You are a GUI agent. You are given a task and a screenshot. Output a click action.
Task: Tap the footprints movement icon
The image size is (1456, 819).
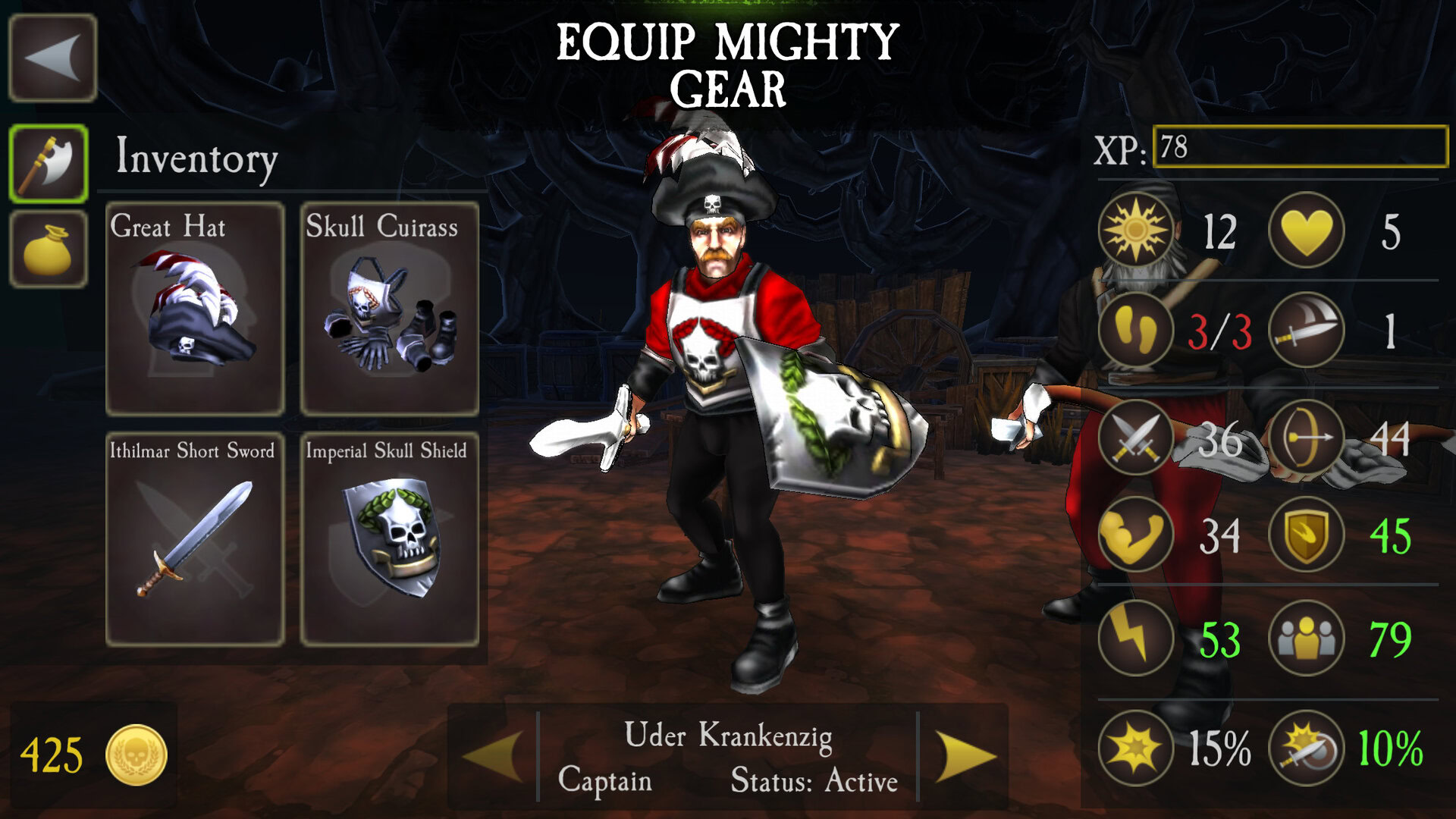pyautogui.click(x=1135, y=331)
